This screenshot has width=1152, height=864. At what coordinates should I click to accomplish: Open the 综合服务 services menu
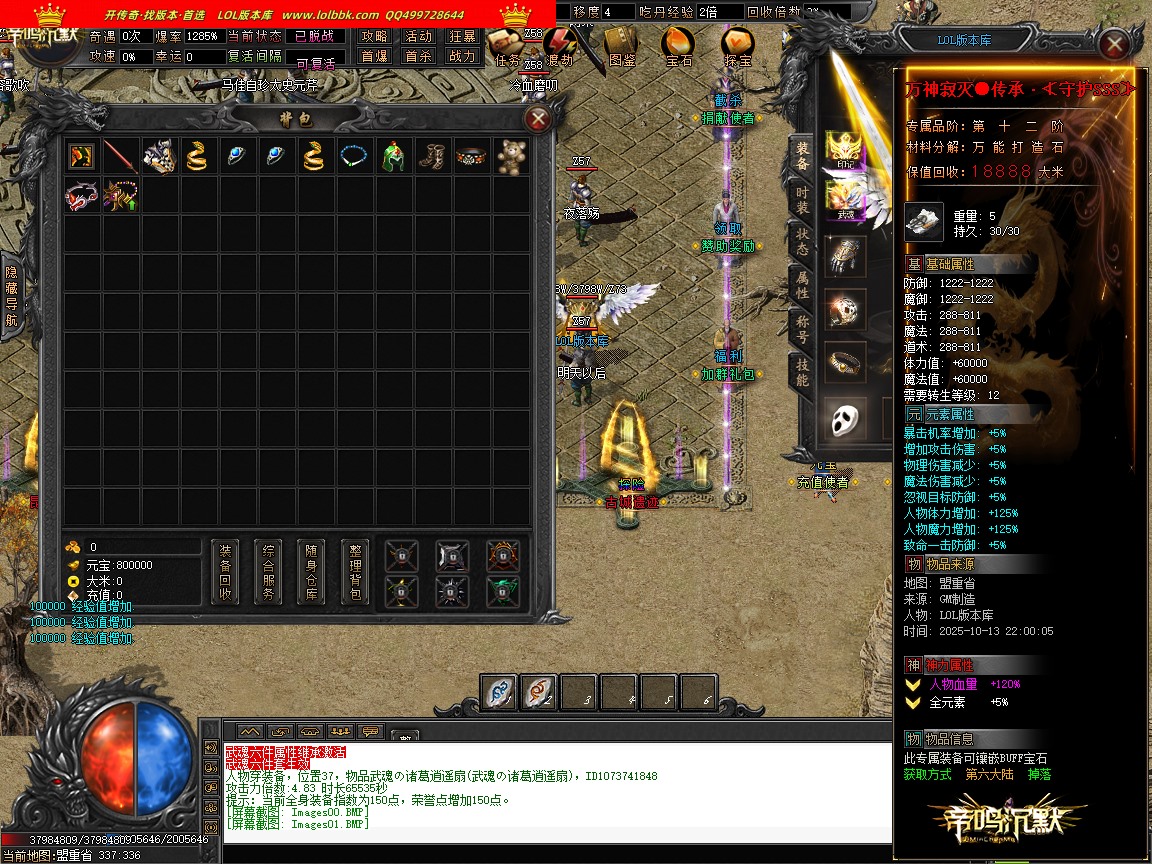point(268,572)
